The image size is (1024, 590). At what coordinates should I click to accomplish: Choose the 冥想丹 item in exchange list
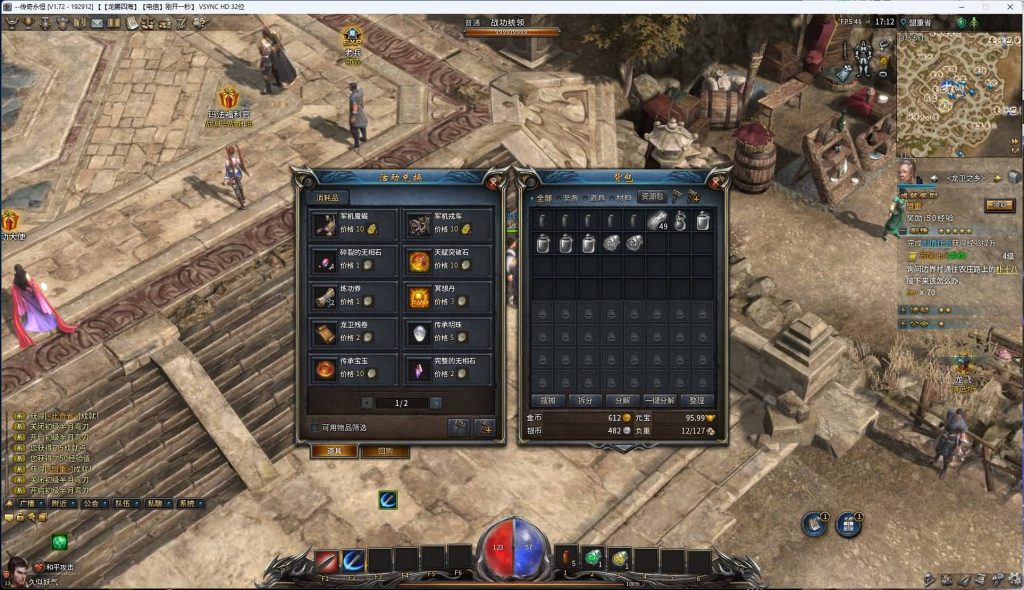pyautogui.click(x=448, y=297)
